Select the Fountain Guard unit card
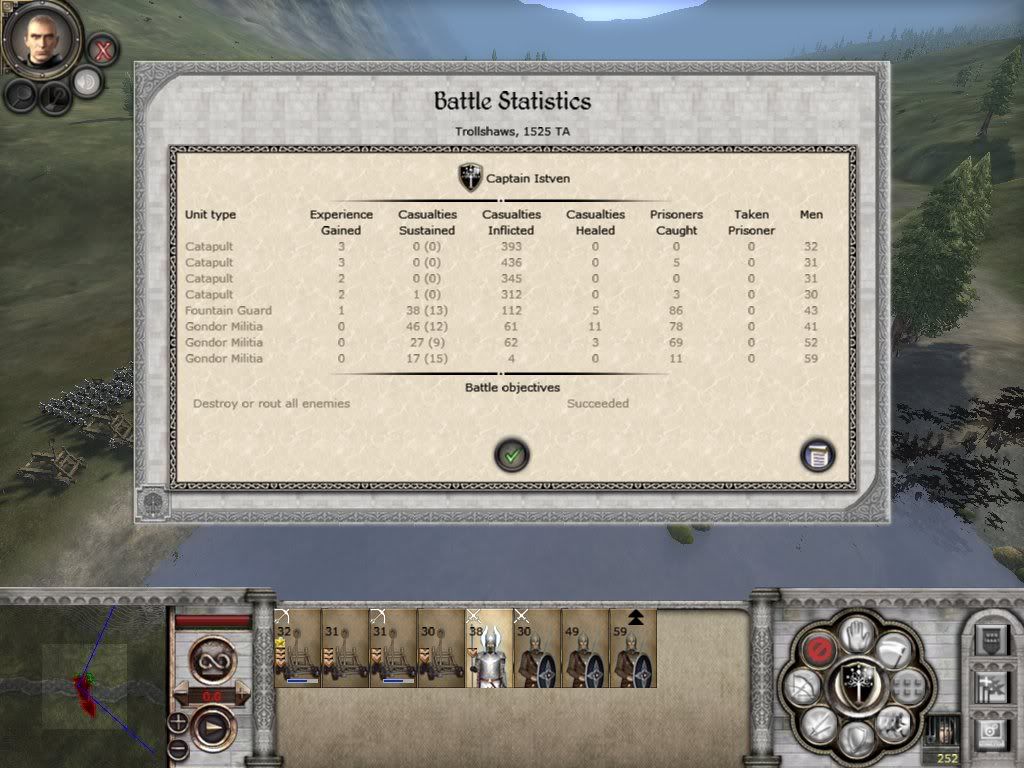This screenshot has width=1024, height=768. (x=488, y=648)
